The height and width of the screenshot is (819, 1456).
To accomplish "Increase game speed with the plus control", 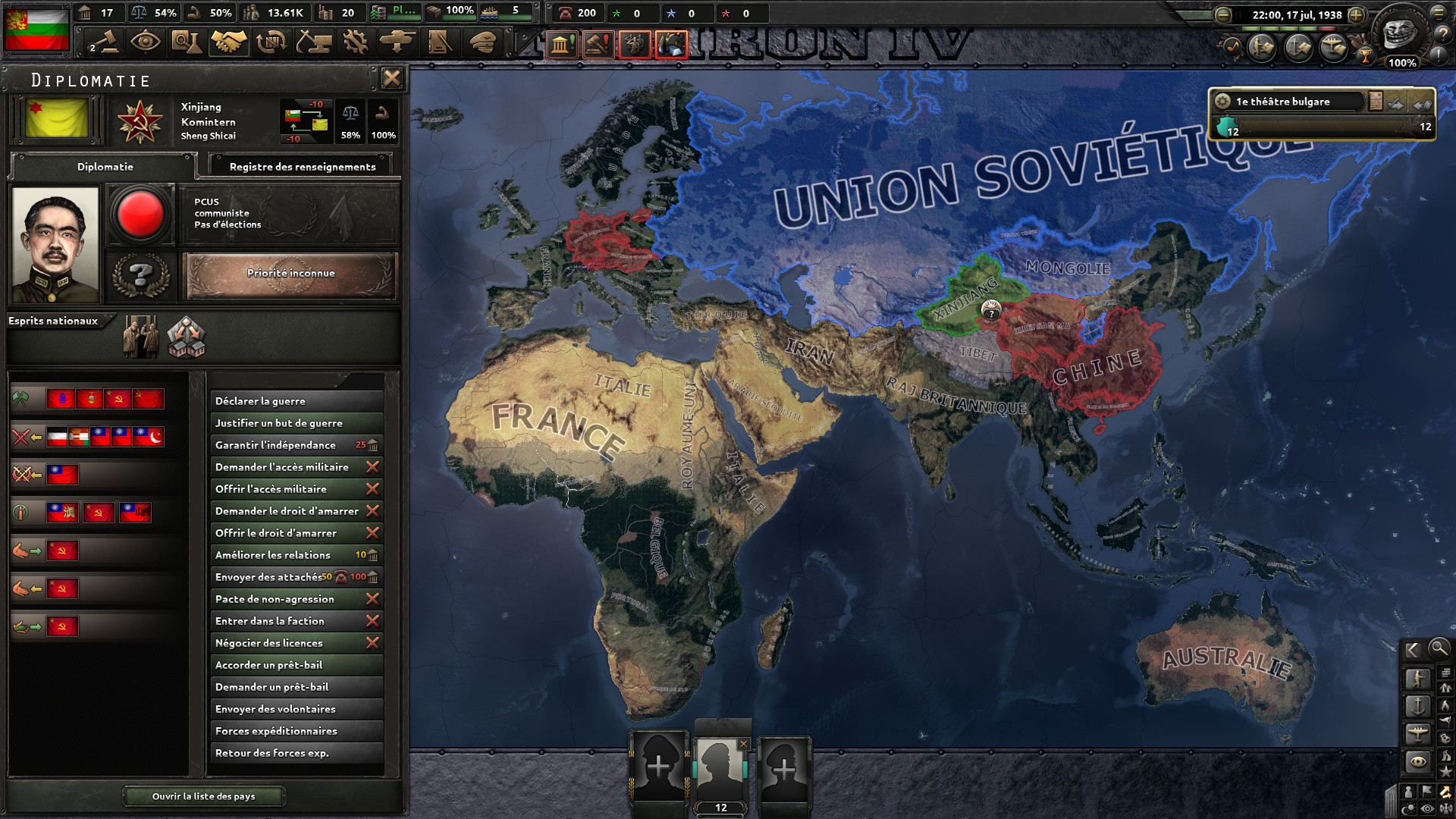I will (x=1356, y=14).
